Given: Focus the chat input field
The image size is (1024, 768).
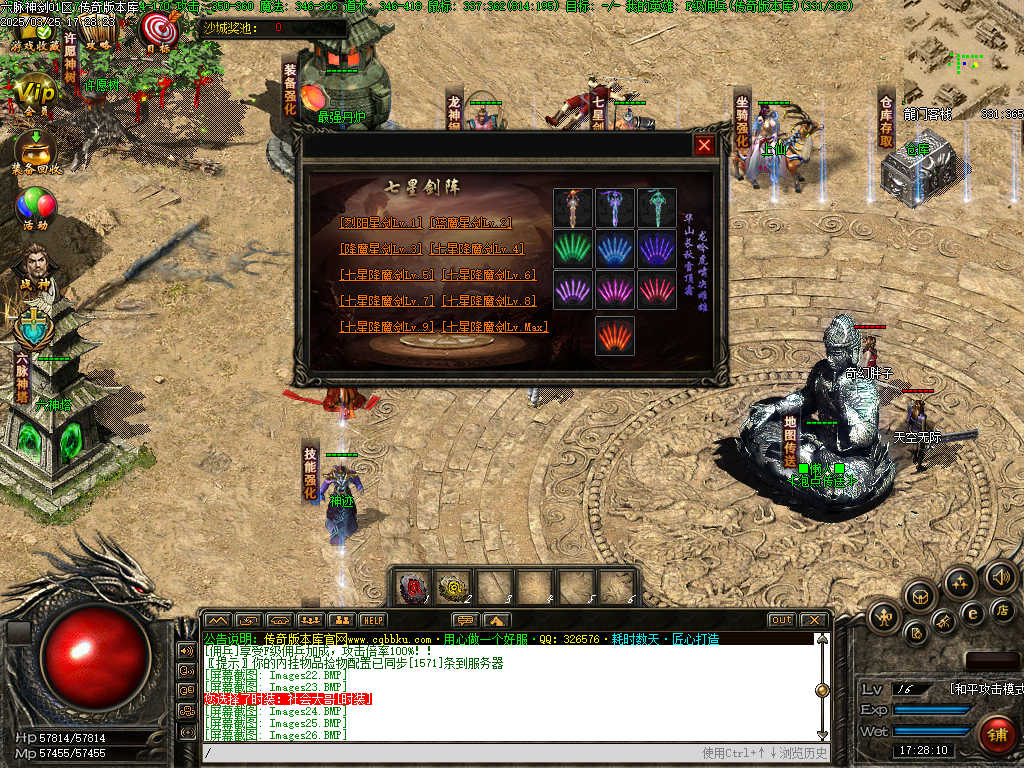Looking at the screenshot, I should tap(450, 752).
